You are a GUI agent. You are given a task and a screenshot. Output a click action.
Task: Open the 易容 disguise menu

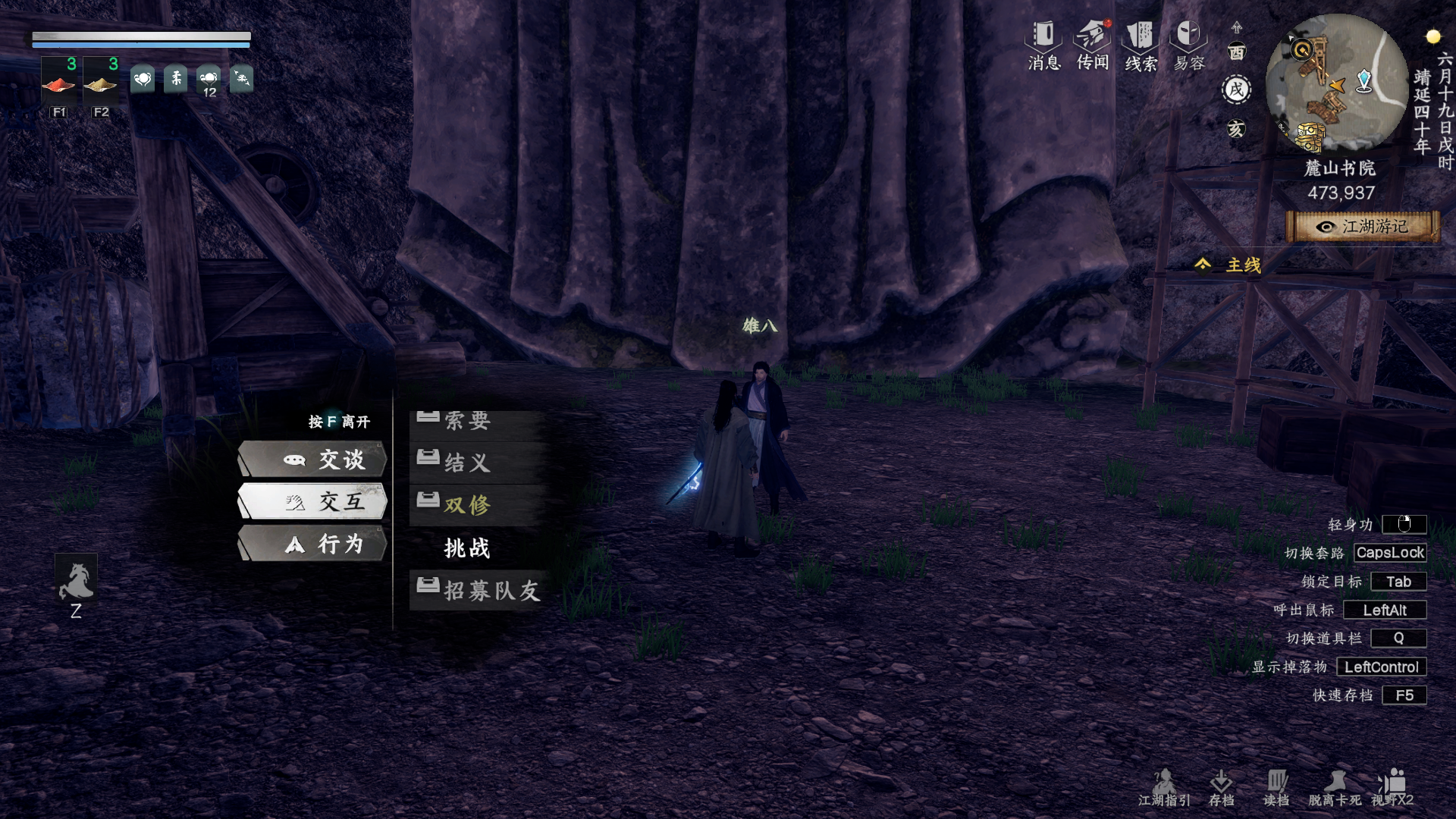point(1189,45)
